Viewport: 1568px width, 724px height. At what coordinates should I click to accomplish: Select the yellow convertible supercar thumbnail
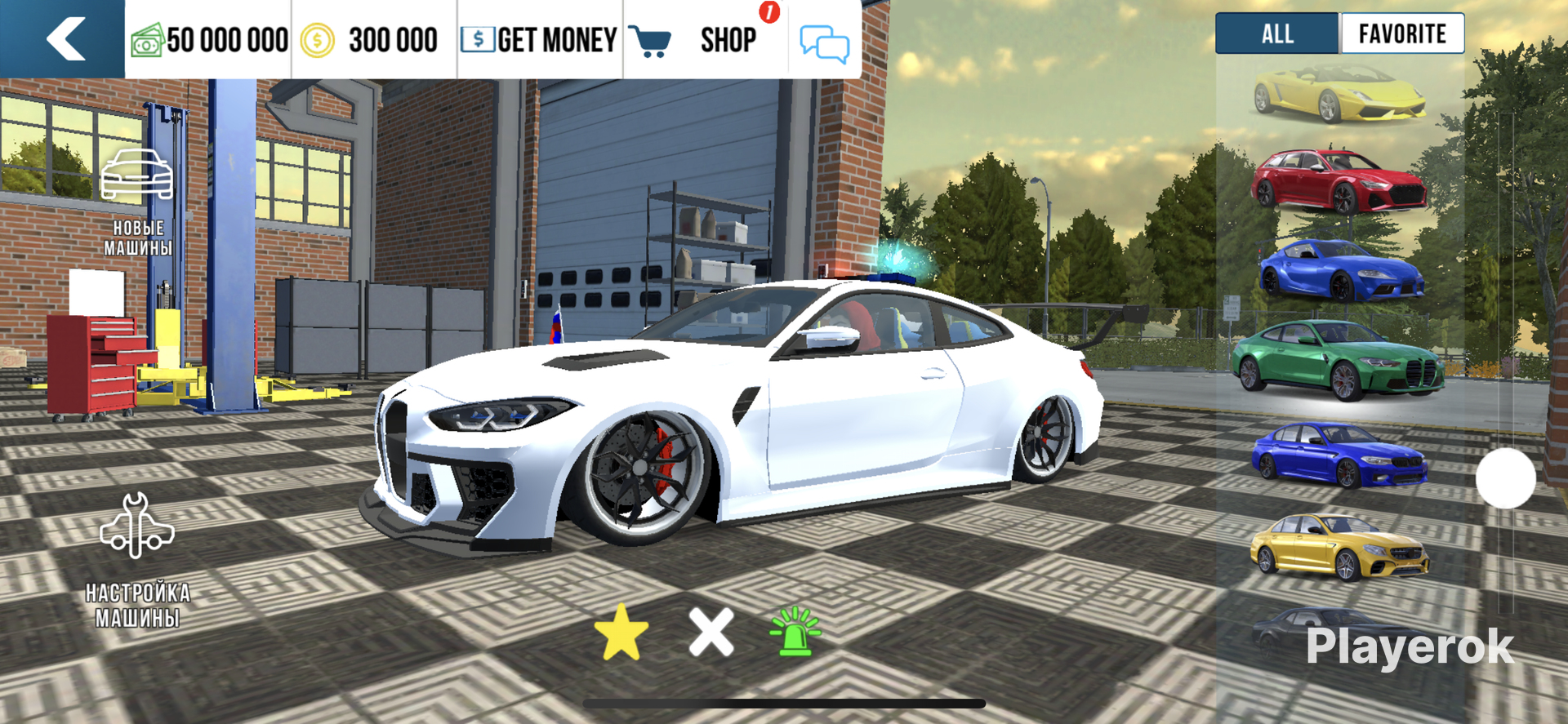[x=1339, y=94]
